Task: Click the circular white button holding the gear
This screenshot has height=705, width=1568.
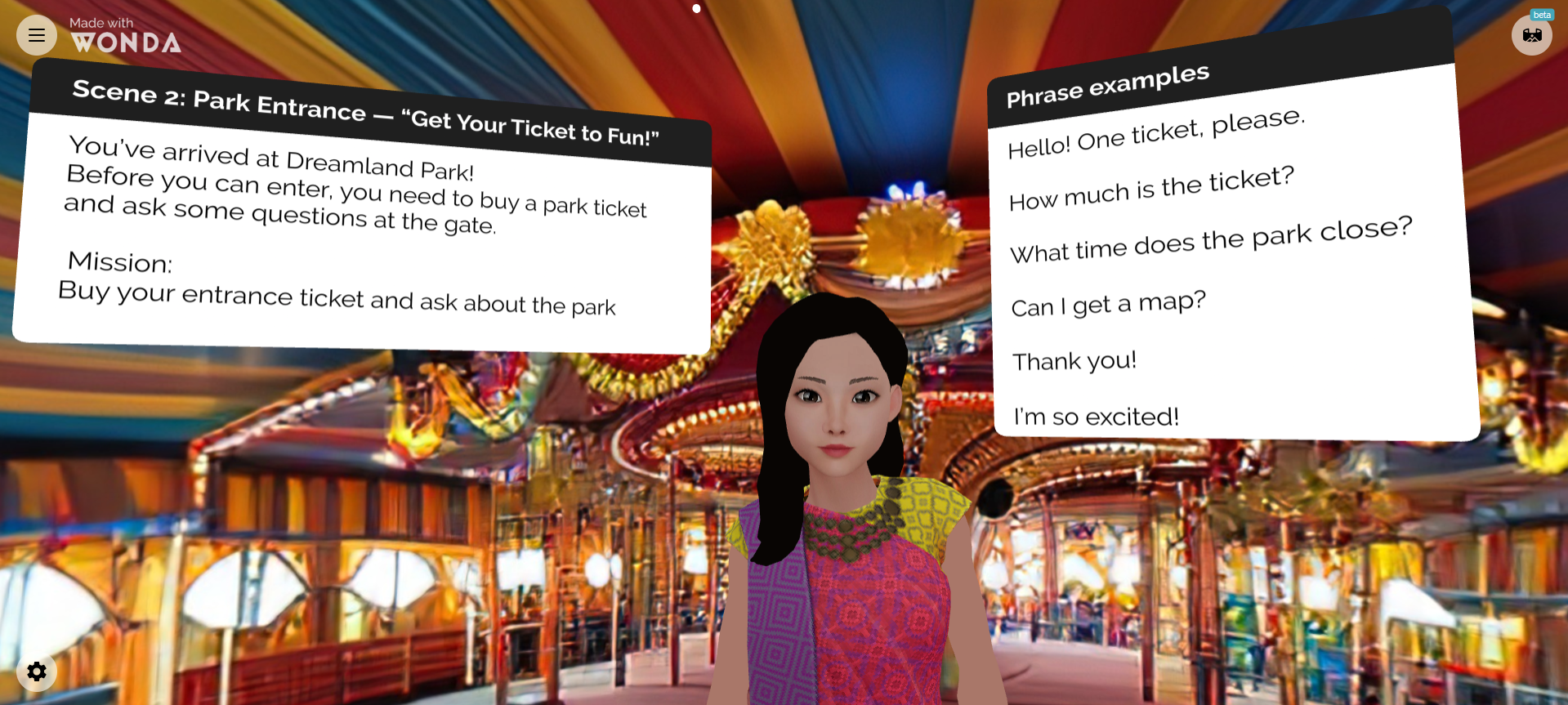Action: (37, 672)
